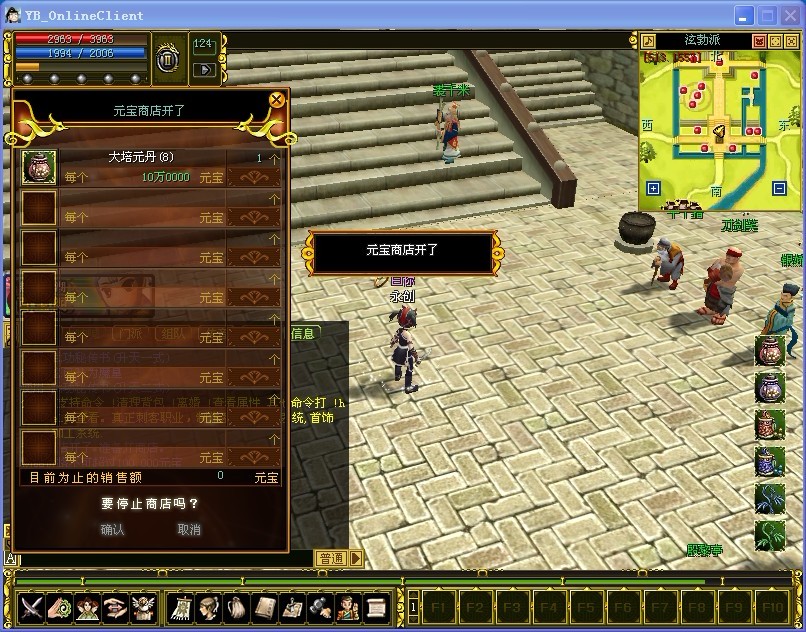Viewport: 806px width, 632px height.
Task: Click the 普通 chat channel button
Action: pyautogui.click(x=332, y=558)
